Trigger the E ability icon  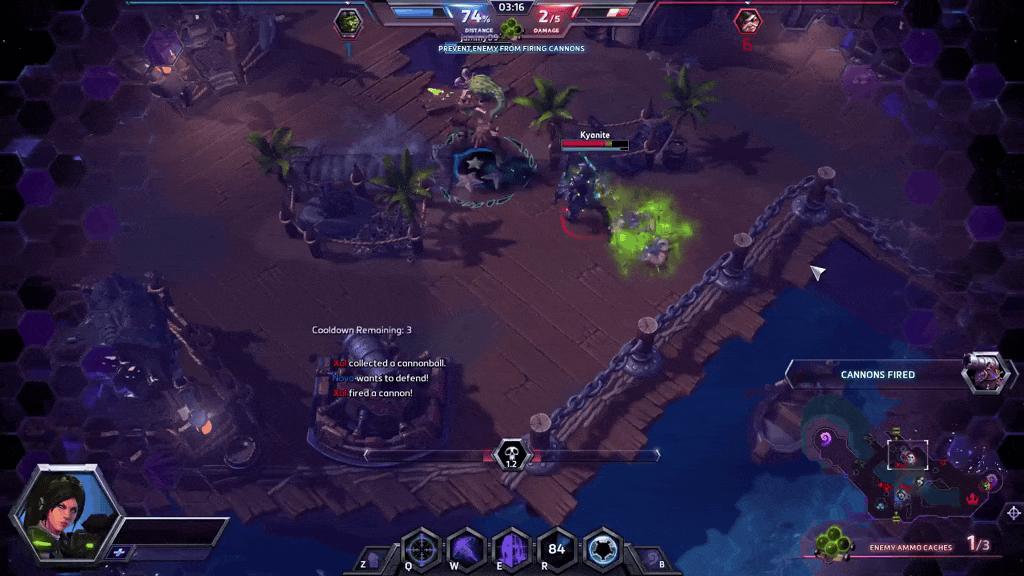[x=512, y=549]
